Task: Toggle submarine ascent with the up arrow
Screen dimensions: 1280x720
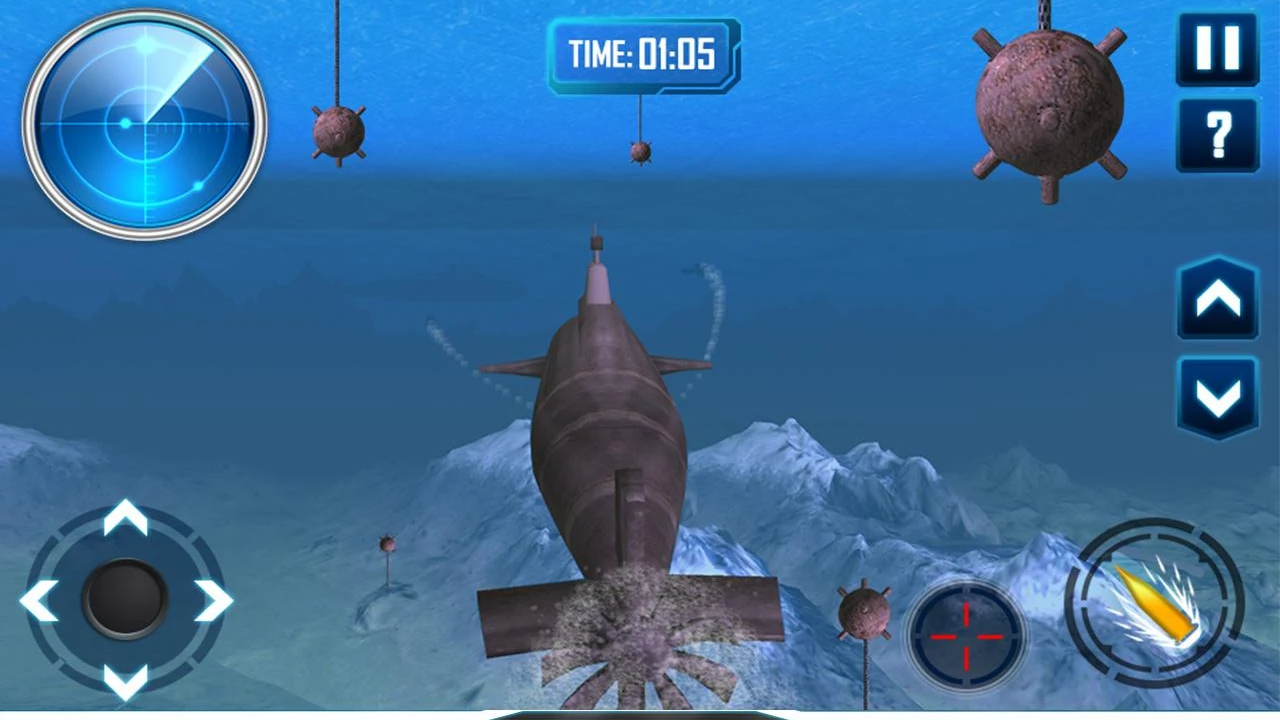Action: (1217, 298)
